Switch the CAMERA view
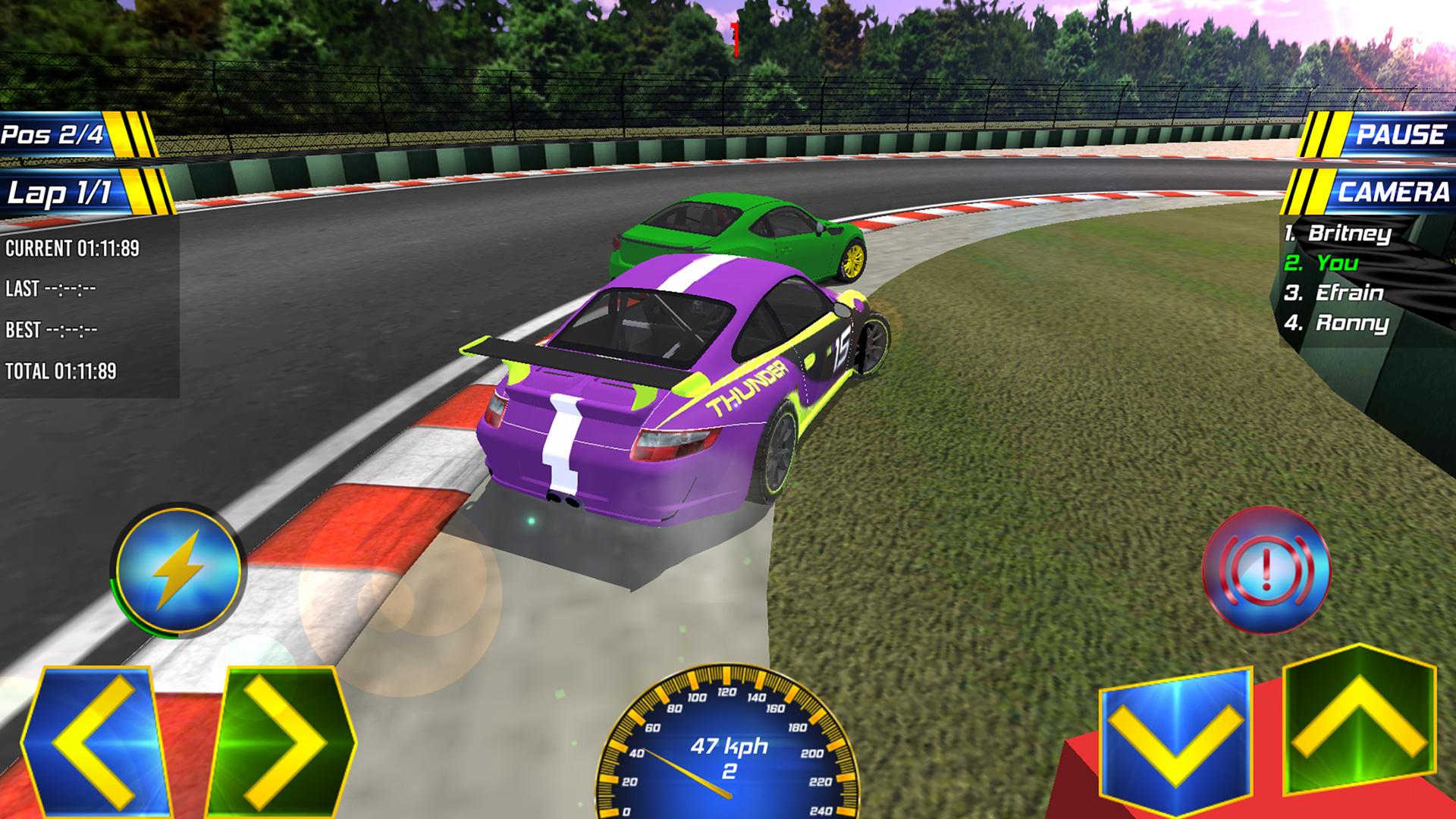 coord(1395,192)
